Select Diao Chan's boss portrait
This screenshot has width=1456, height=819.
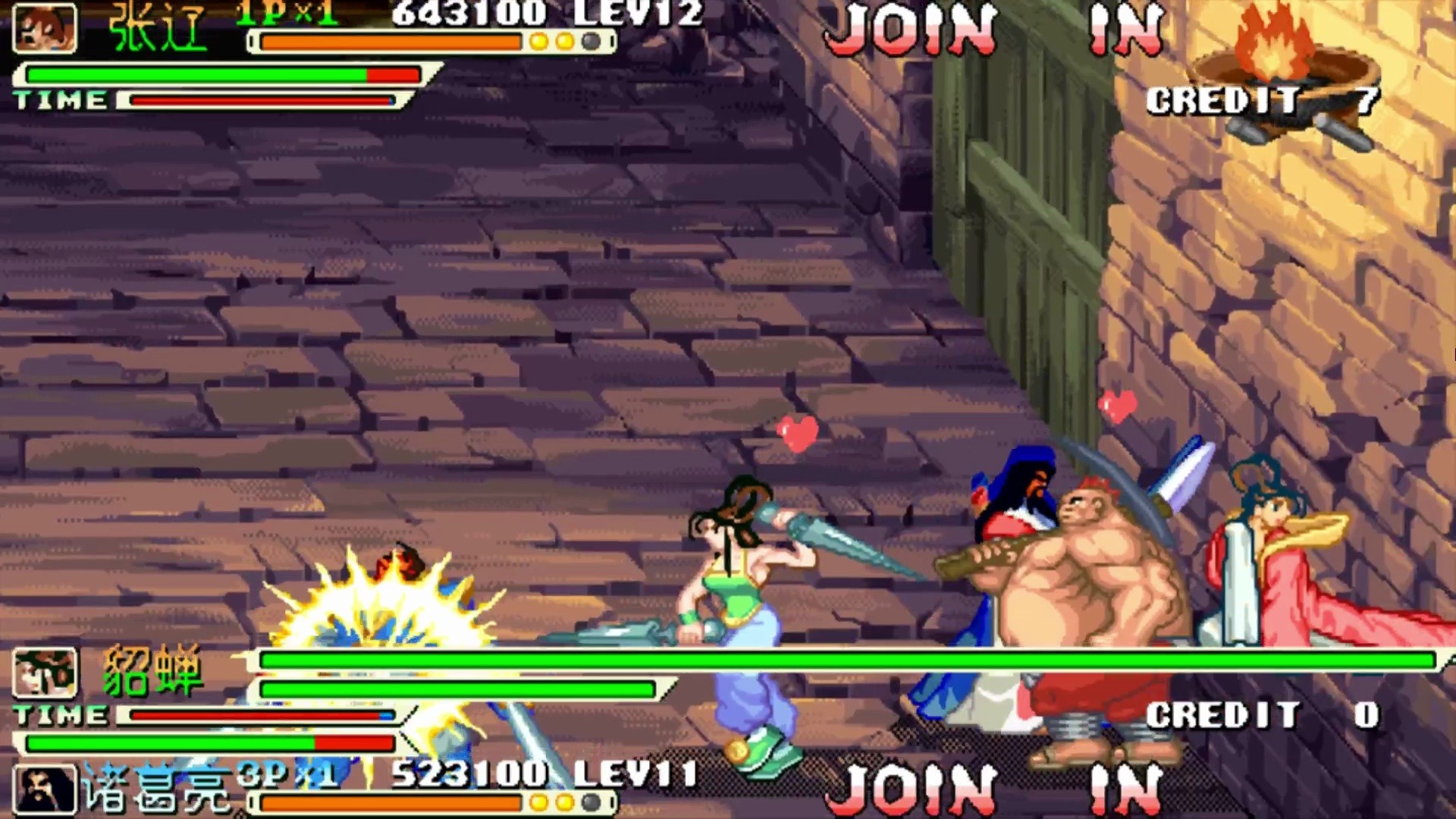(x=45, y=673)
